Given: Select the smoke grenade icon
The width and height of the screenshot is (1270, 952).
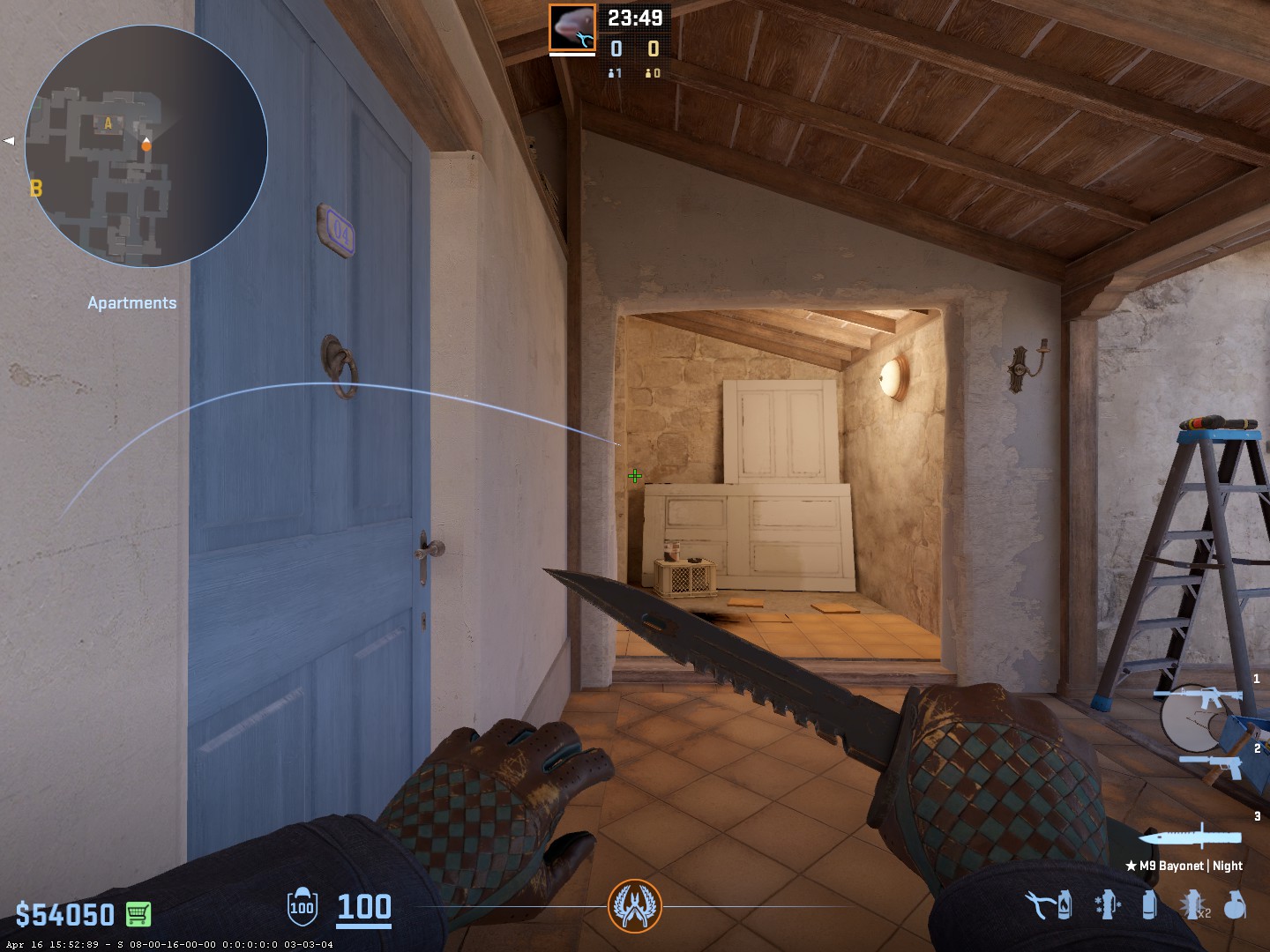Looking at the screenshot, I should pyautogui.click(x=1148, y=904).
